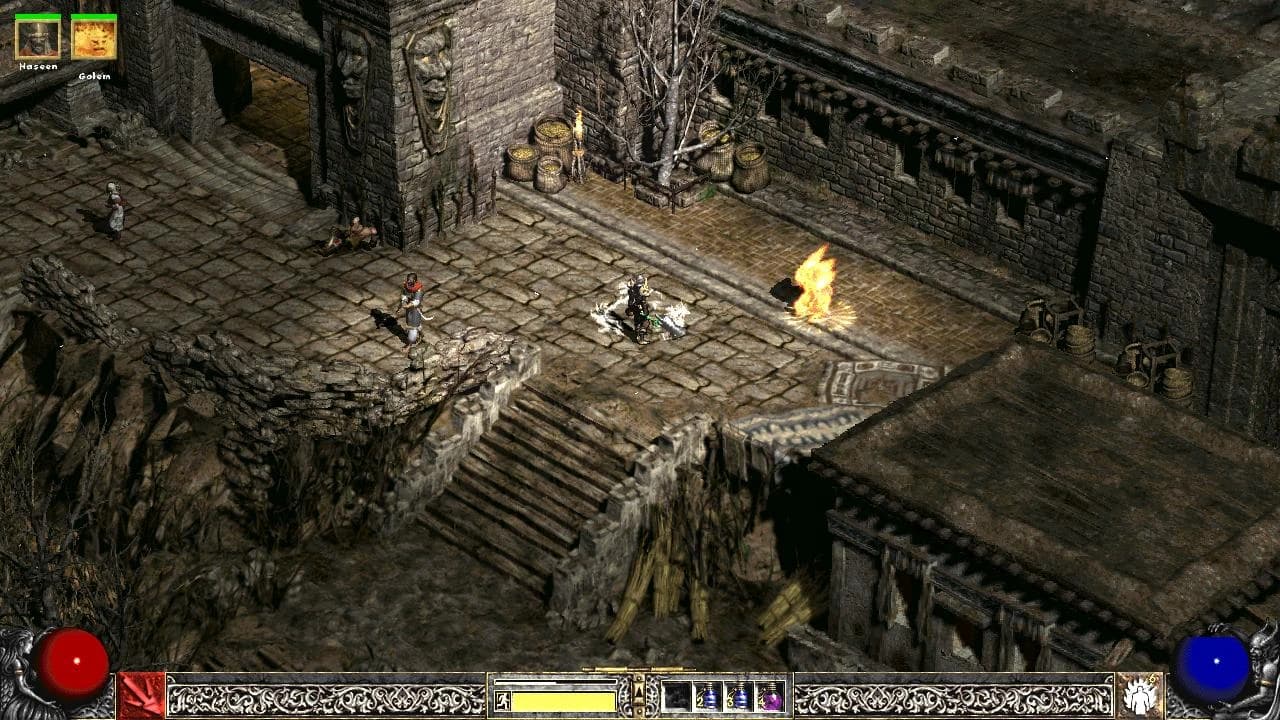
Task: Expand the belt with the up arrow
Action: pos(639,691)
